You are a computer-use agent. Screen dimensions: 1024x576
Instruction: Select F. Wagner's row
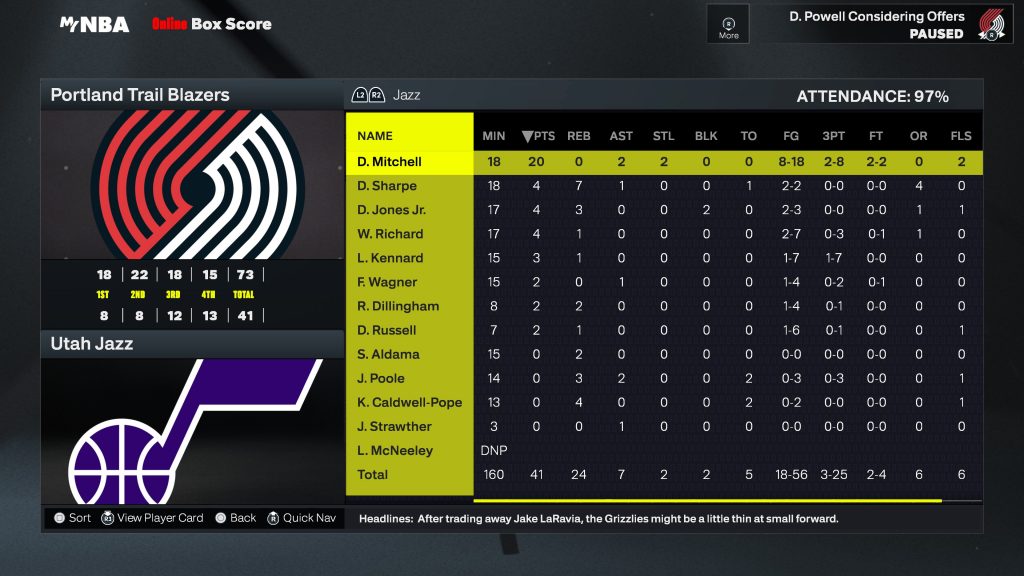[387, 282]
